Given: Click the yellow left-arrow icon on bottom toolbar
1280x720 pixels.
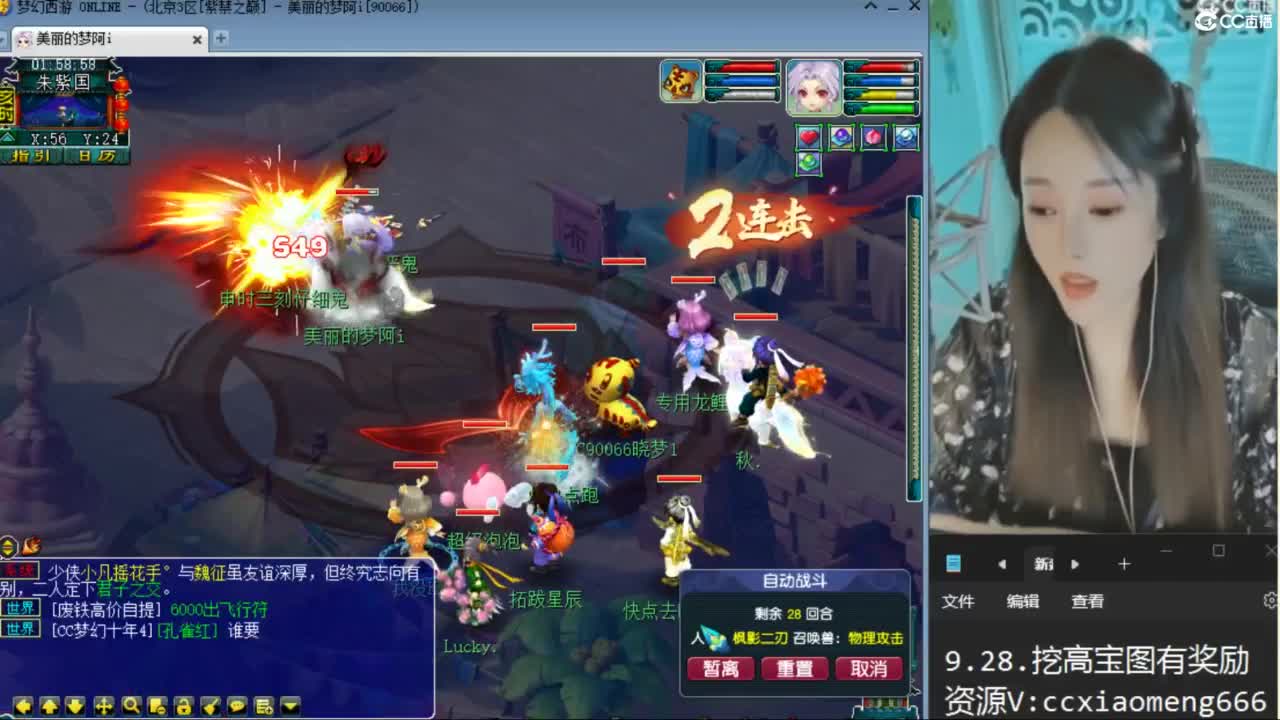Looking at the screenshot, I should (x=23, y=705).
